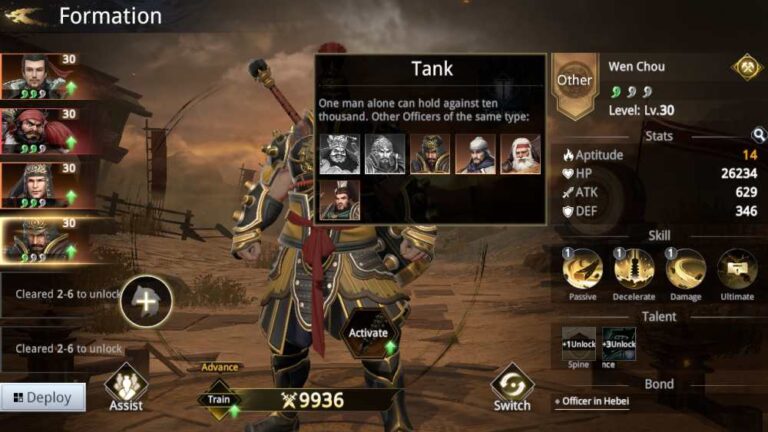This screenshot has width=768, height=432.
Task: Train the officer
Action: coord(219,400)
